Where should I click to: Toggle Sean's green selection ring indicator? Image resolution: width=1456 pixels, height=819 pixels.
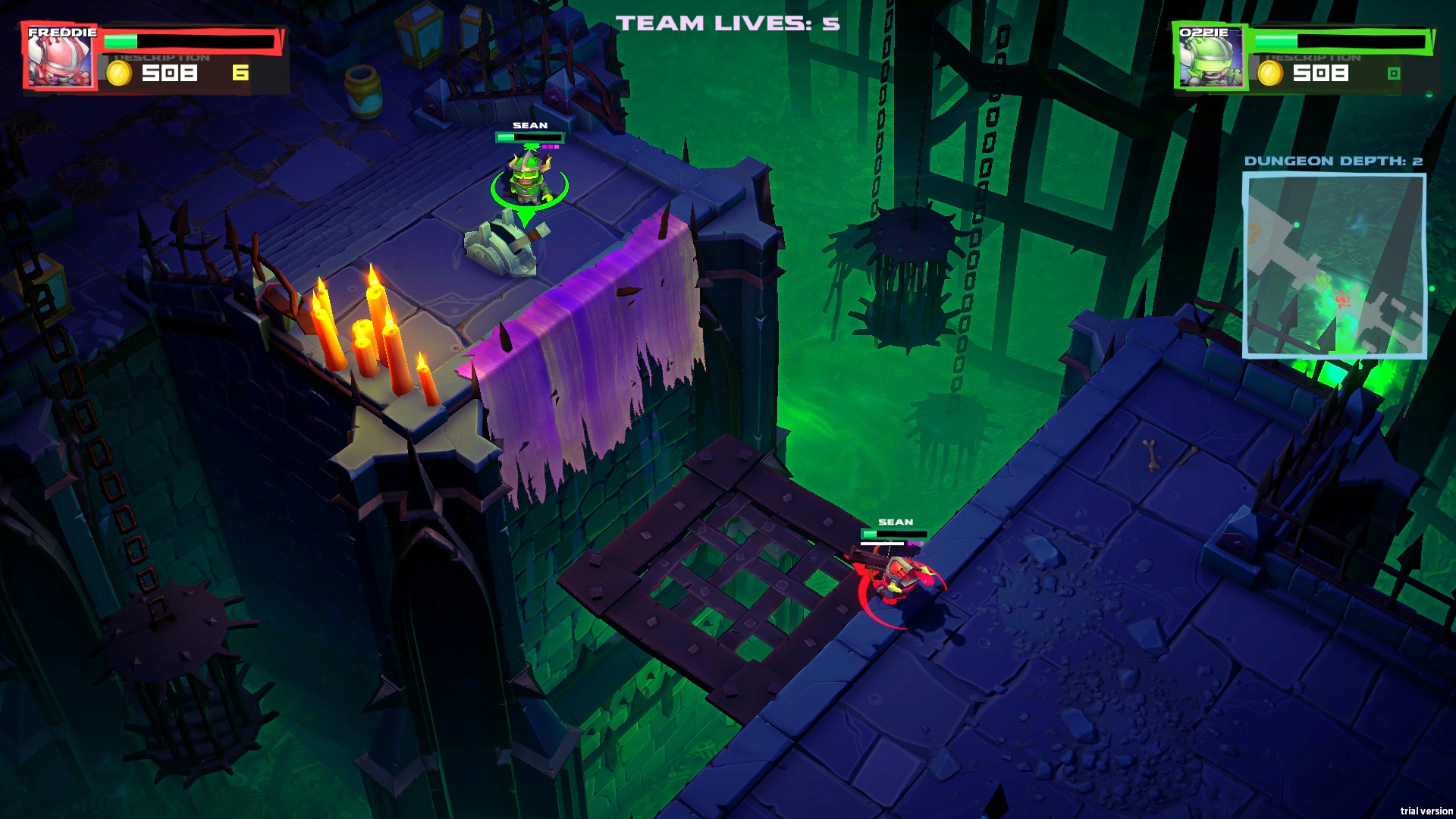(531, 205)
